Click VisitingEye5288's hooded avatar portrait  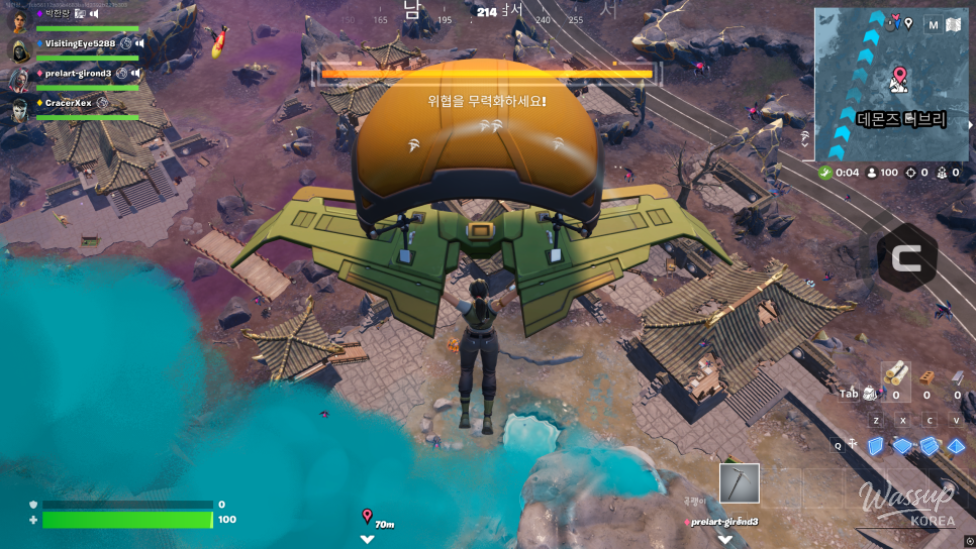(19, 49)
